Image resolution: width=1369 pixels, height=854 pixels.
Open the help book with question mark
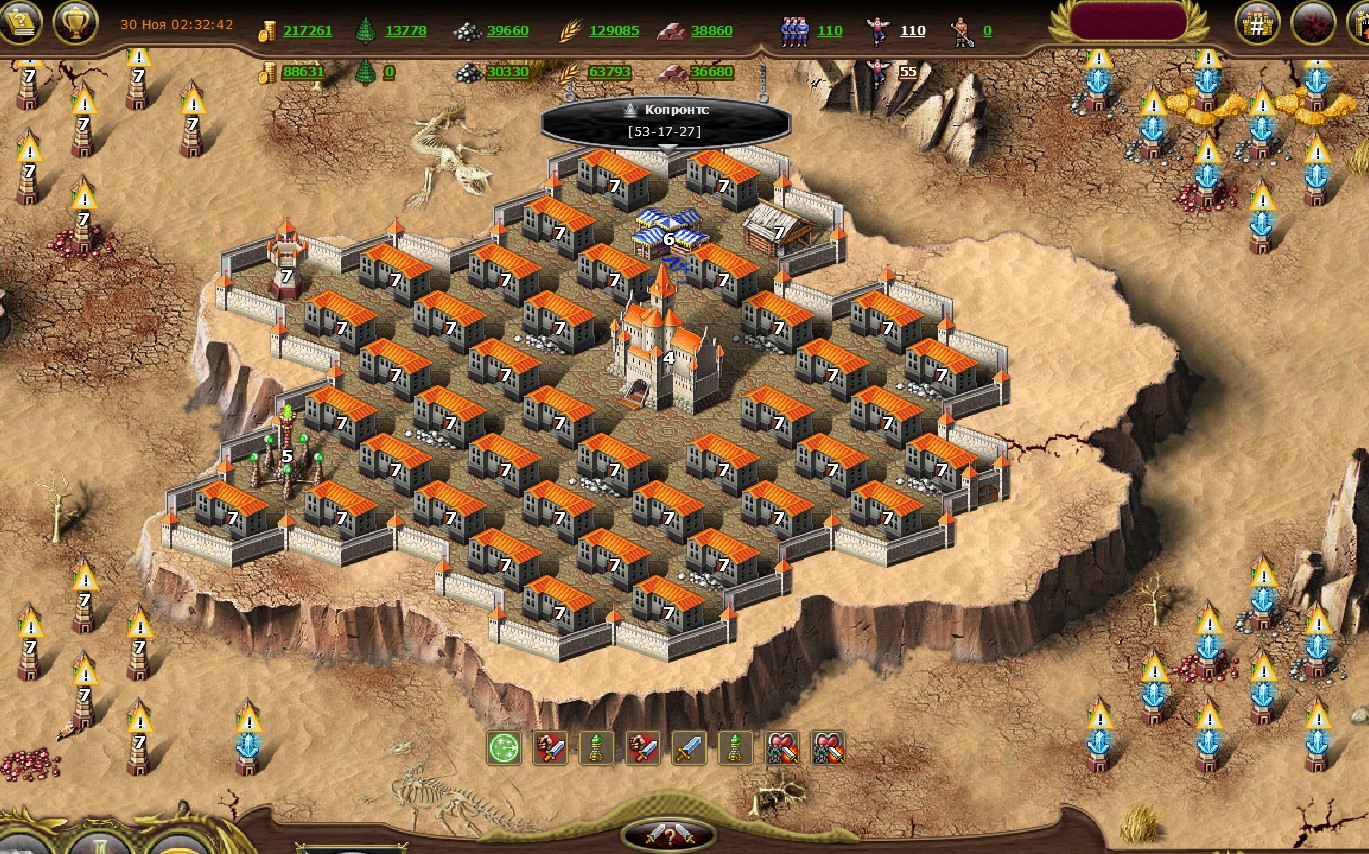(20, 20)
